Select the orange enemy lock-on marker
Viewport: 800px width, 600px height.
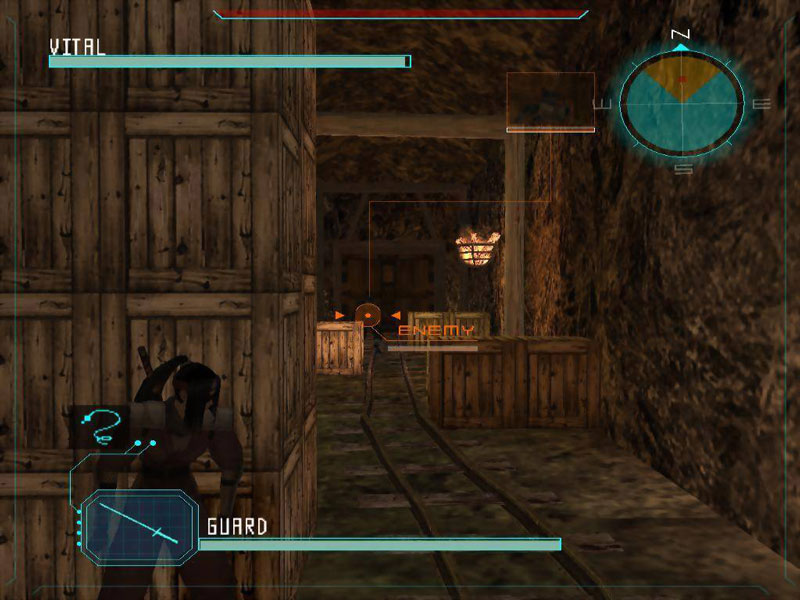point(368,315)
